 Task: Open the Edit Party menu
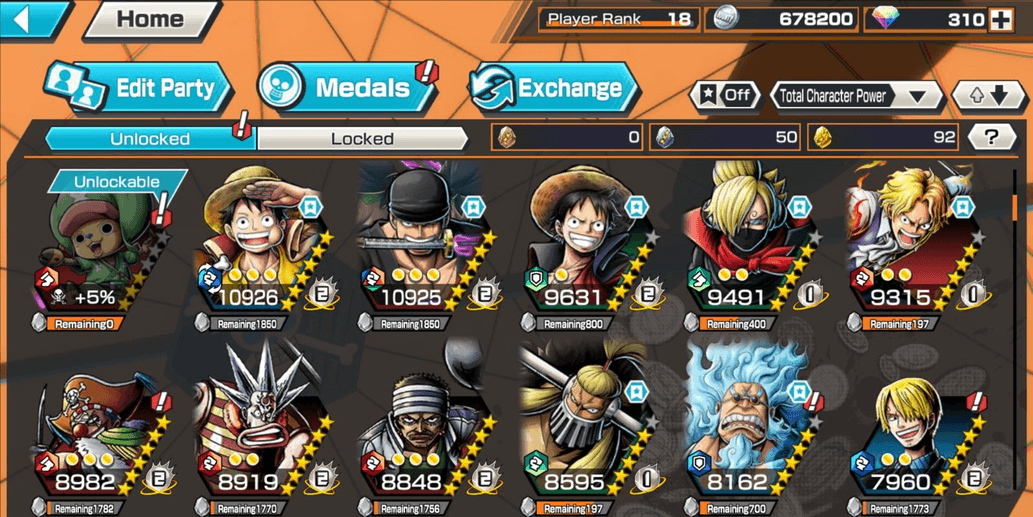pos(140,88)
